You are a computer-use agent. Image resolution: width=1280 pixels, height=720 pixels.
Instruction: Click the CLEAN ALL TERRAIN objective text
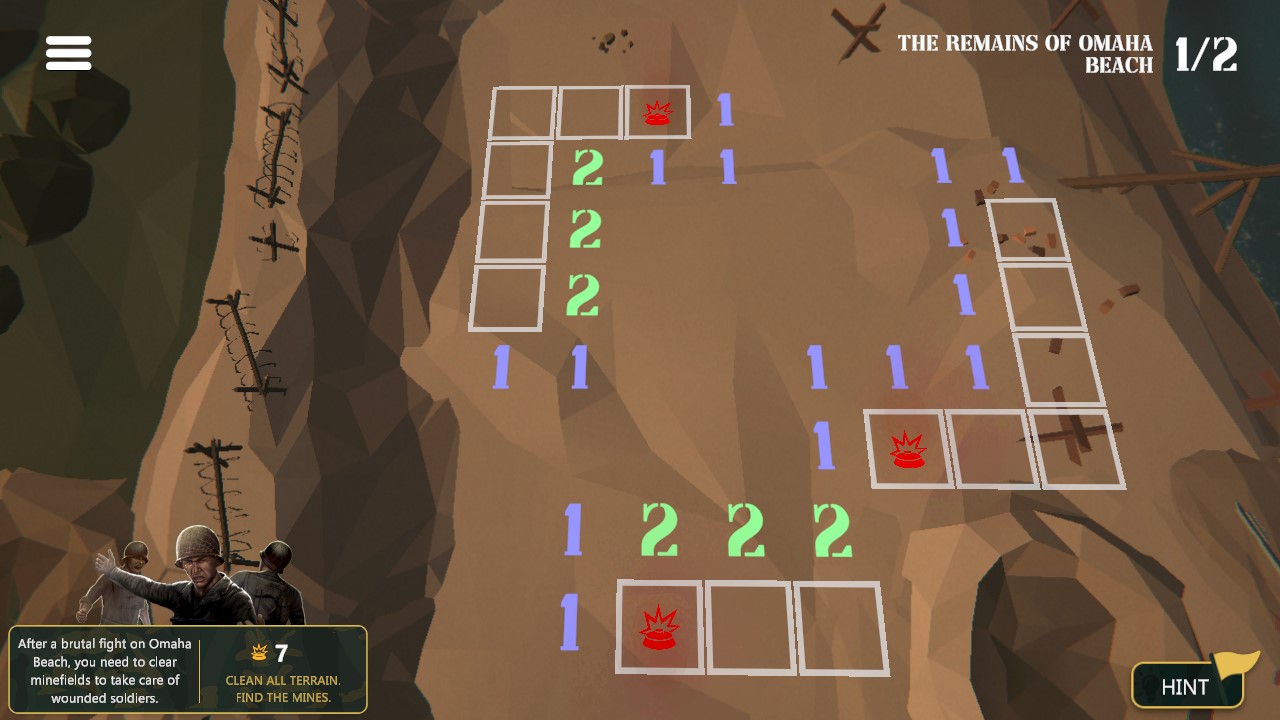click(x=282, y=679)
